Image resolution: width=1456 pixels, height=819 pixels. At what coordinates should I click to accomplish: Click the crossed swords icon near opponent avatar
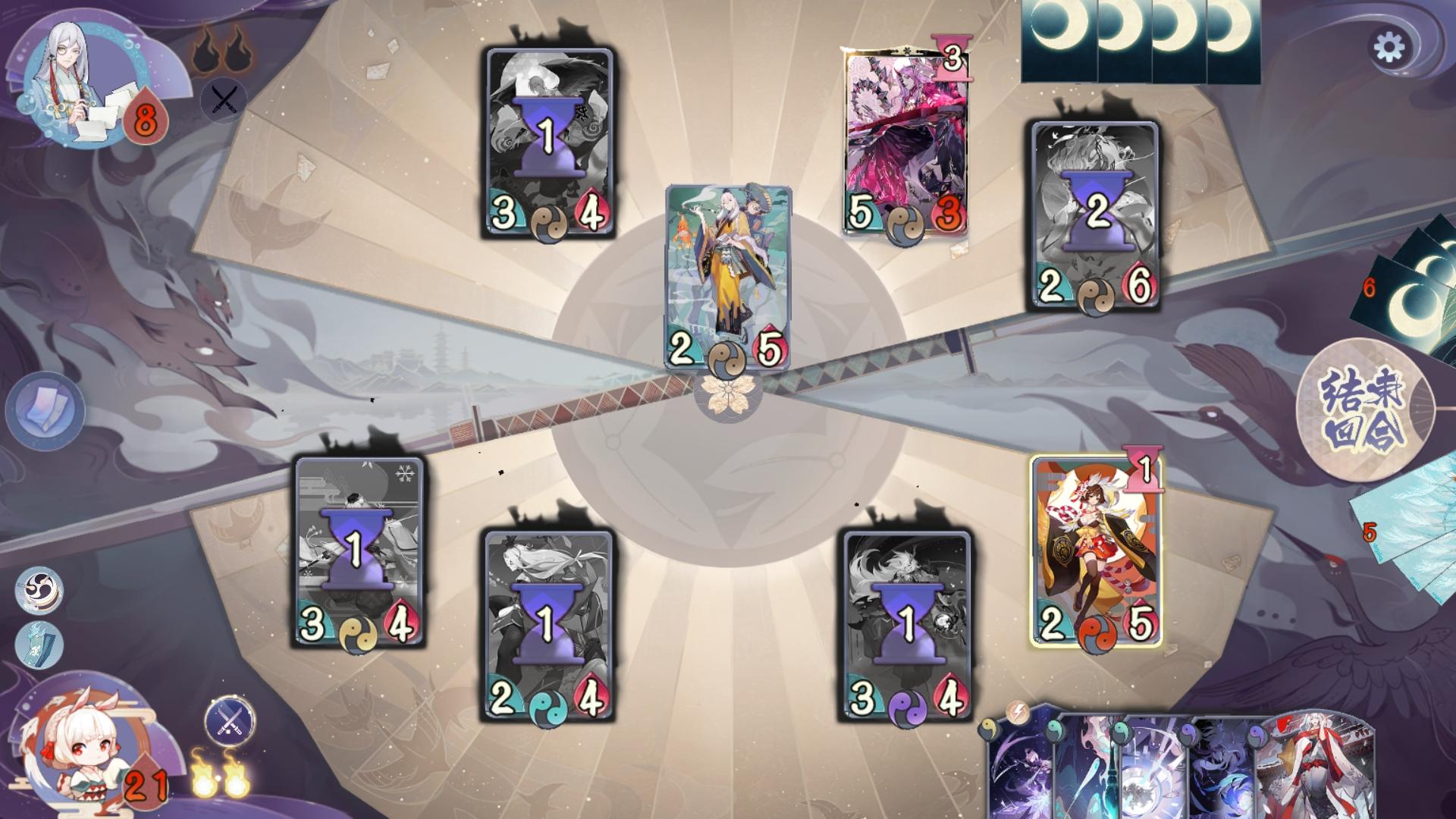tap(223, 98)
